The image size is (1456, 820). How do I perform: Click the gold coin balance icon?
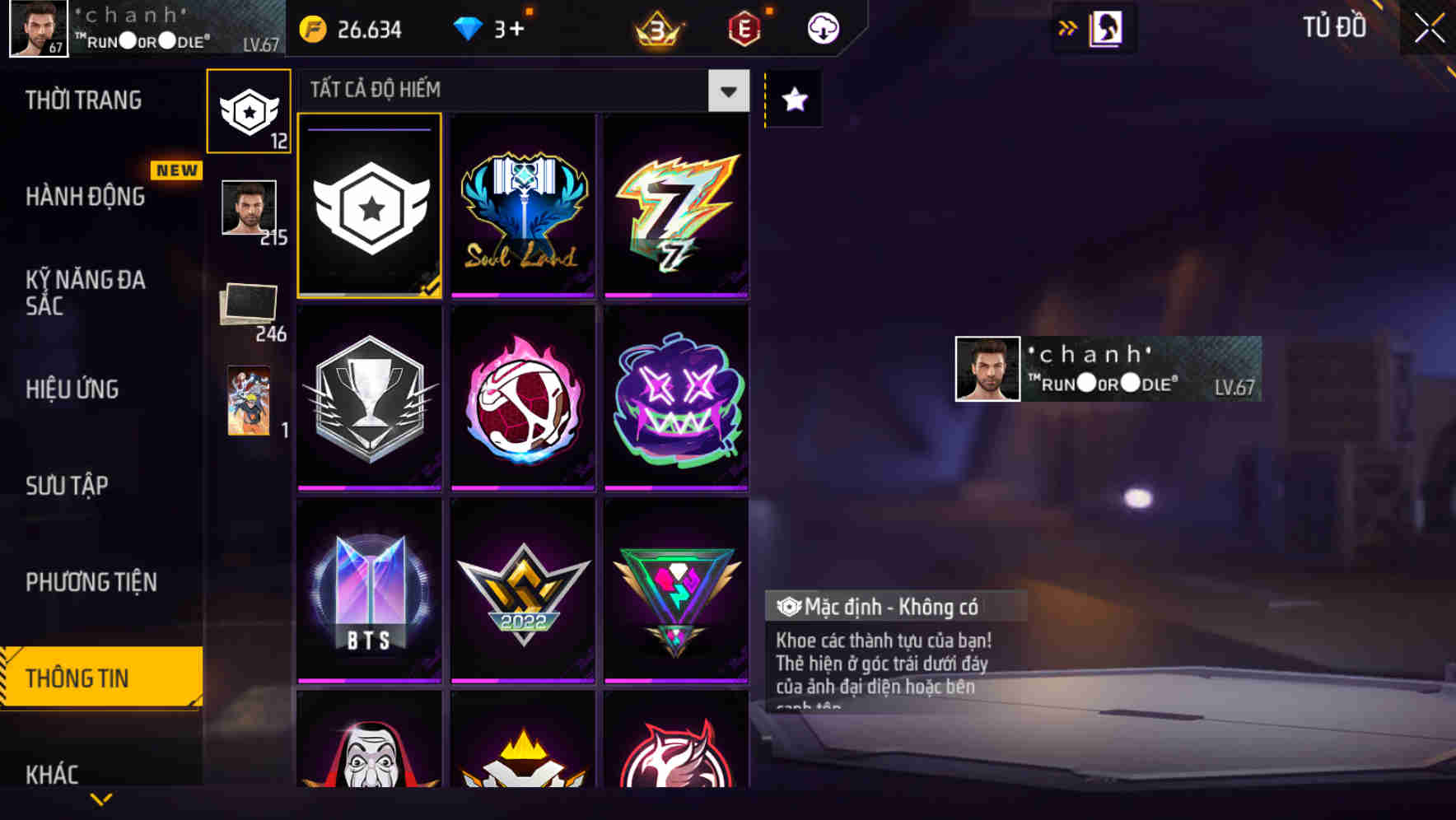click(x=313, y=27)
